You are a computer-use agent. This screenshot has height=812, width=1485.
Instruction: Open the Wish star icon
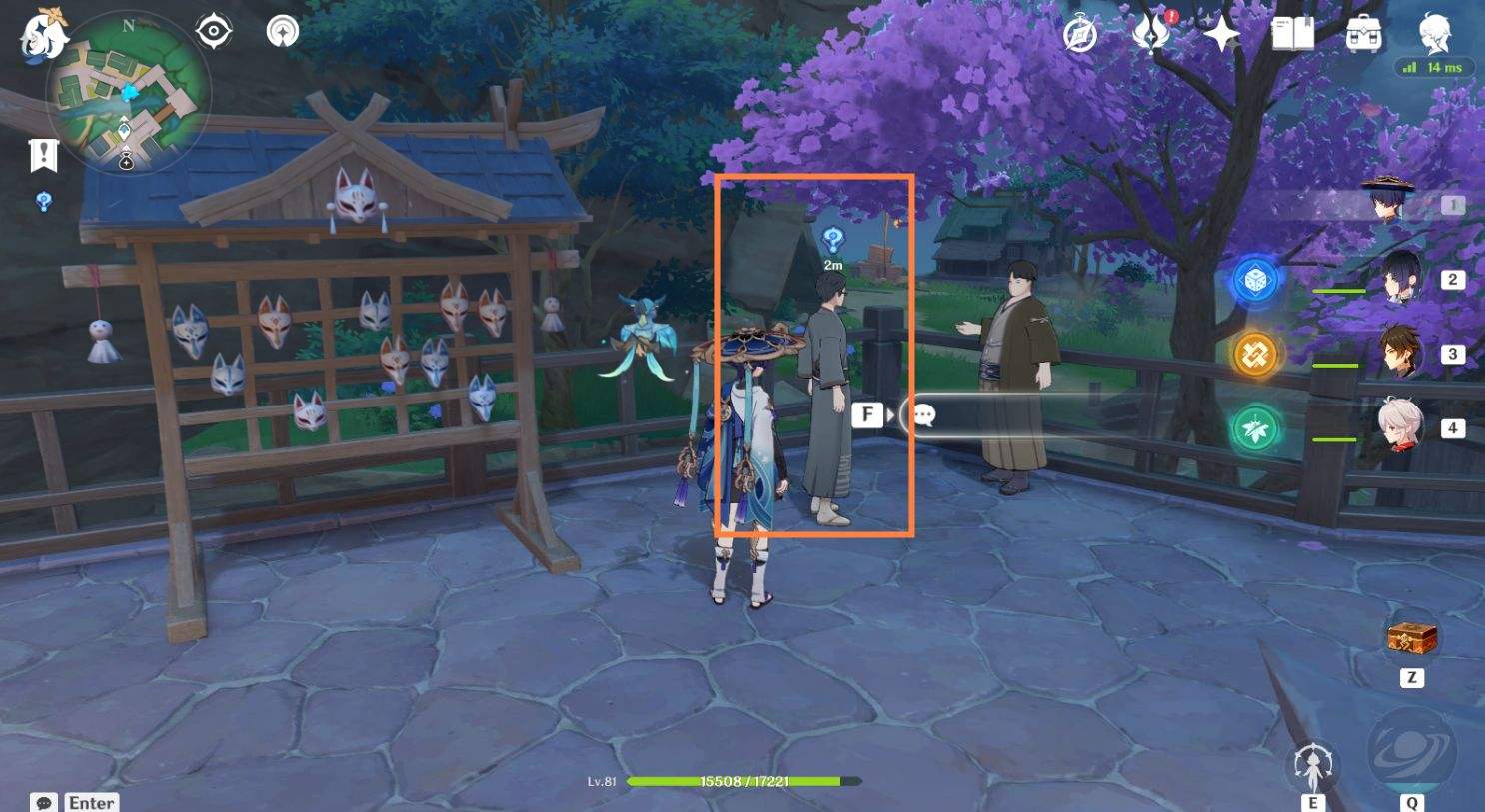pyautogui.click(x=1221, y=33)
